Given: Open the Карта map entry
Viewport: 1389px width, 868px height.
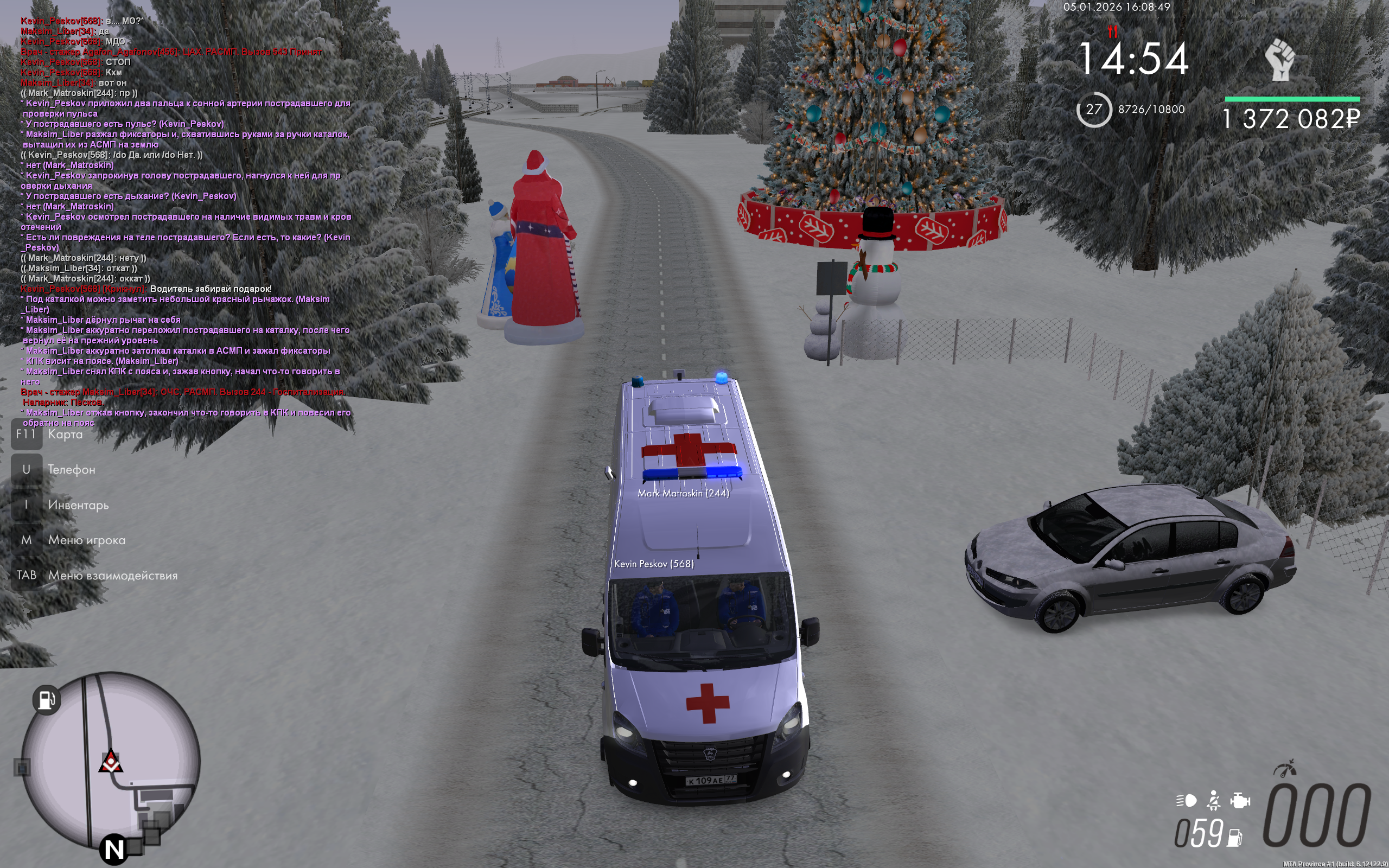Looking at the screenshot, I should coord(65,435).
